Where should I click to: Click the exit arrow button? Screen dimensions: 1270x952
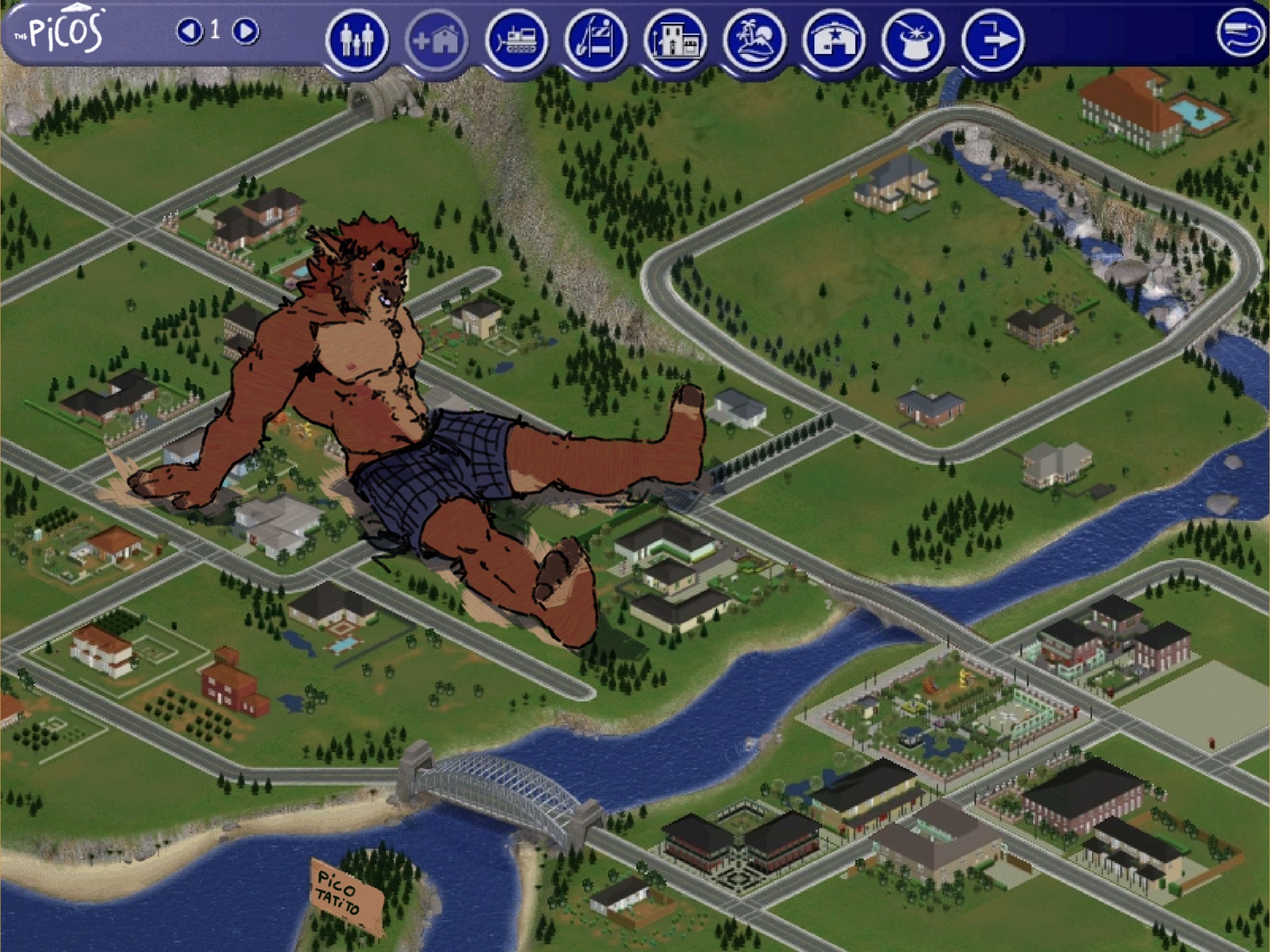(992, 40)
